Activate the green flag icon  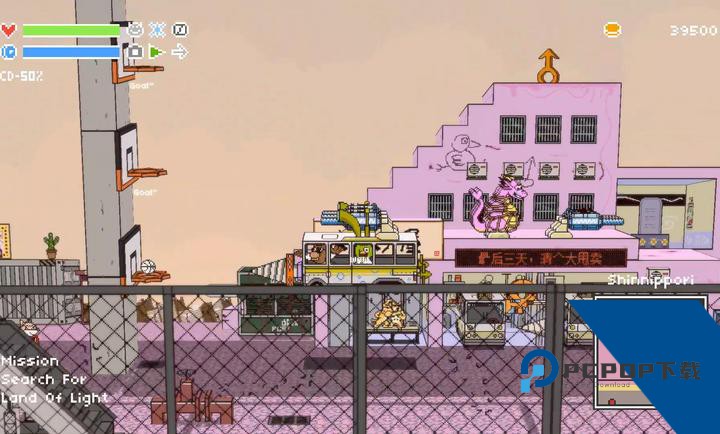tap(157, 51)
